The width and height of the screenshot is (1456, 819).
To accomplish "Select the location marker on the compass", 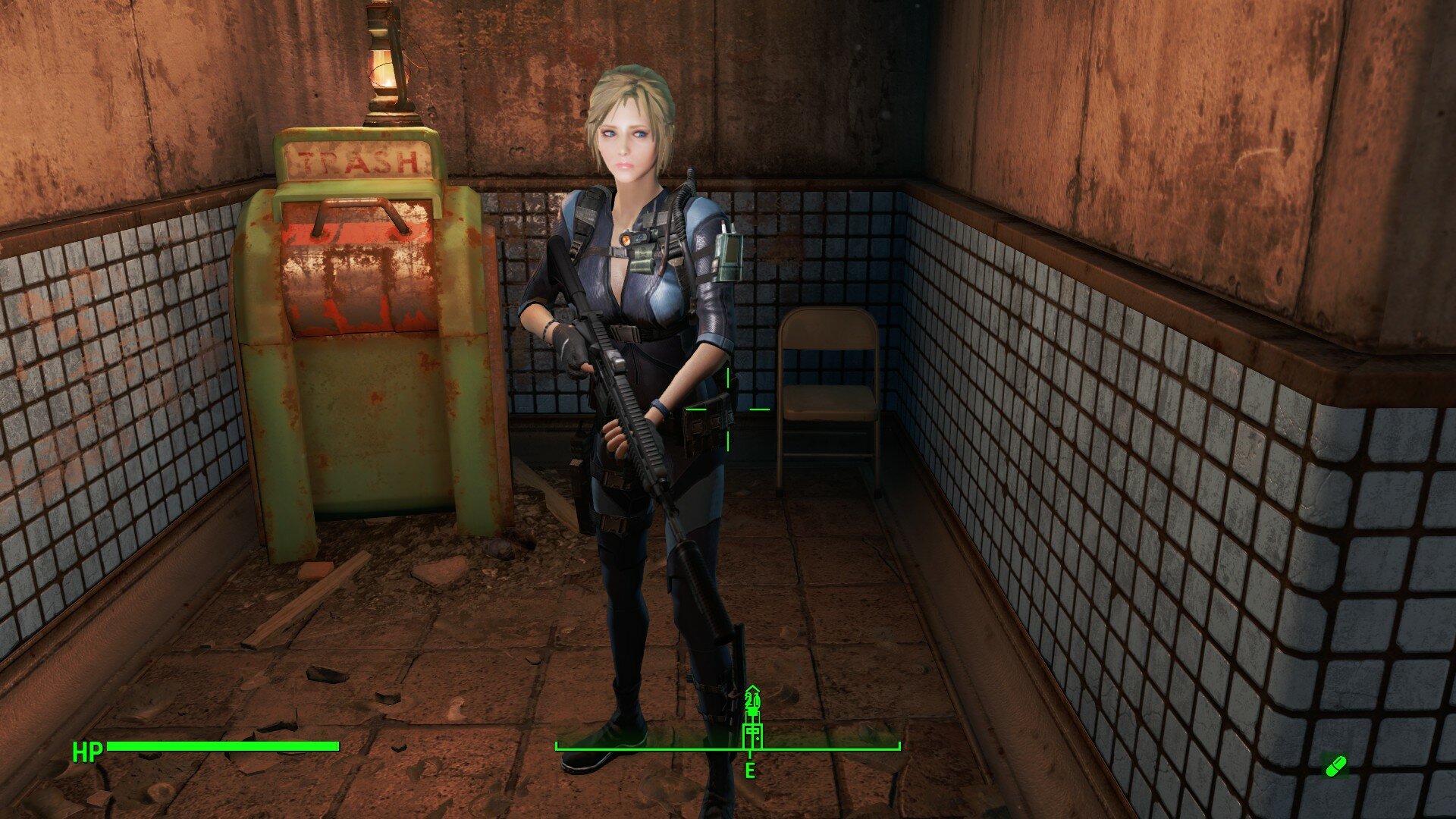I will (752, 734).
